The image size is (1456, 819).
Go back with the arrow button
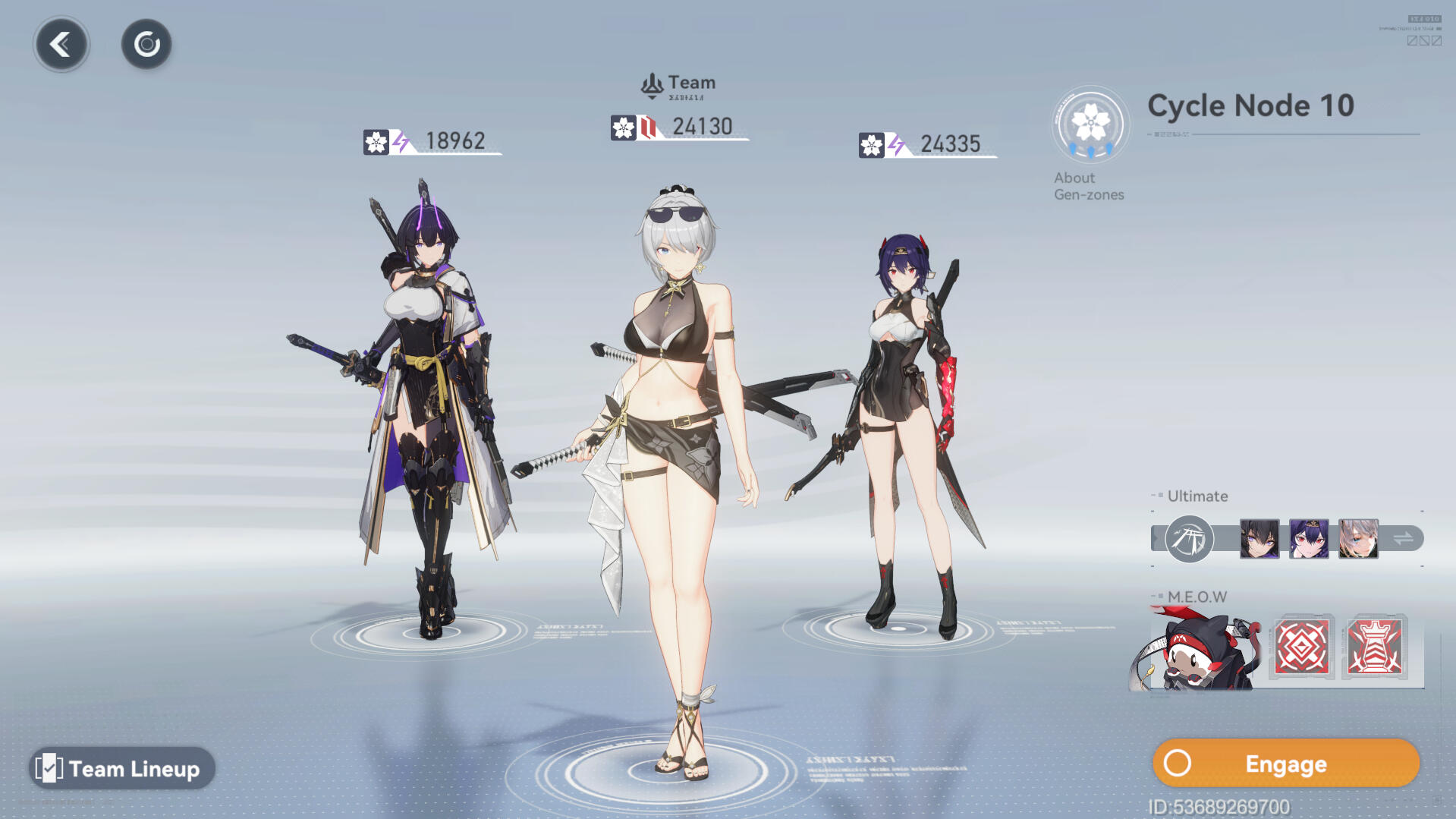(61, 44)
